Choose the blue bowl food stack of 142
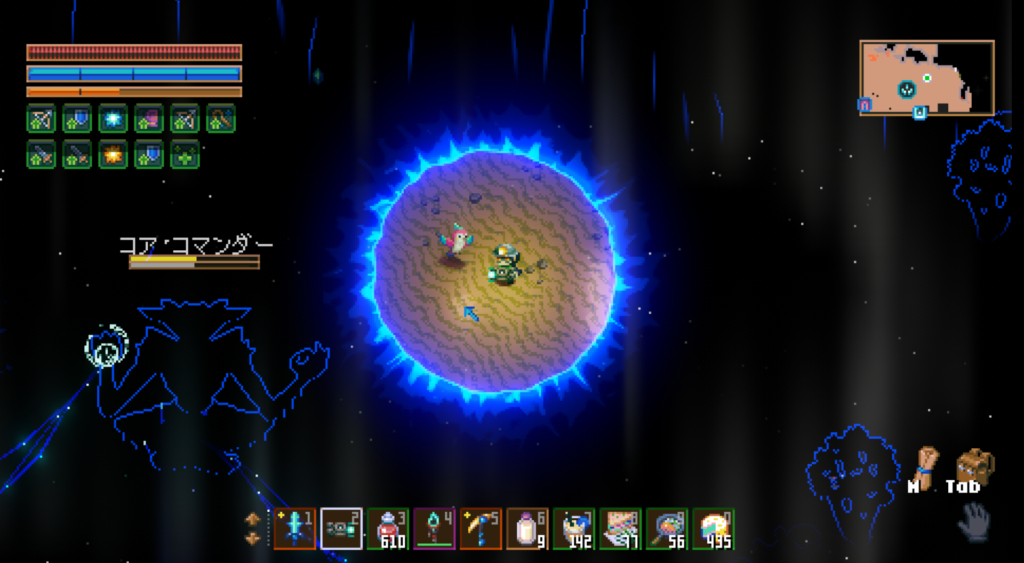This screenshot has height=563, width=1024. [x=574, y=528]
